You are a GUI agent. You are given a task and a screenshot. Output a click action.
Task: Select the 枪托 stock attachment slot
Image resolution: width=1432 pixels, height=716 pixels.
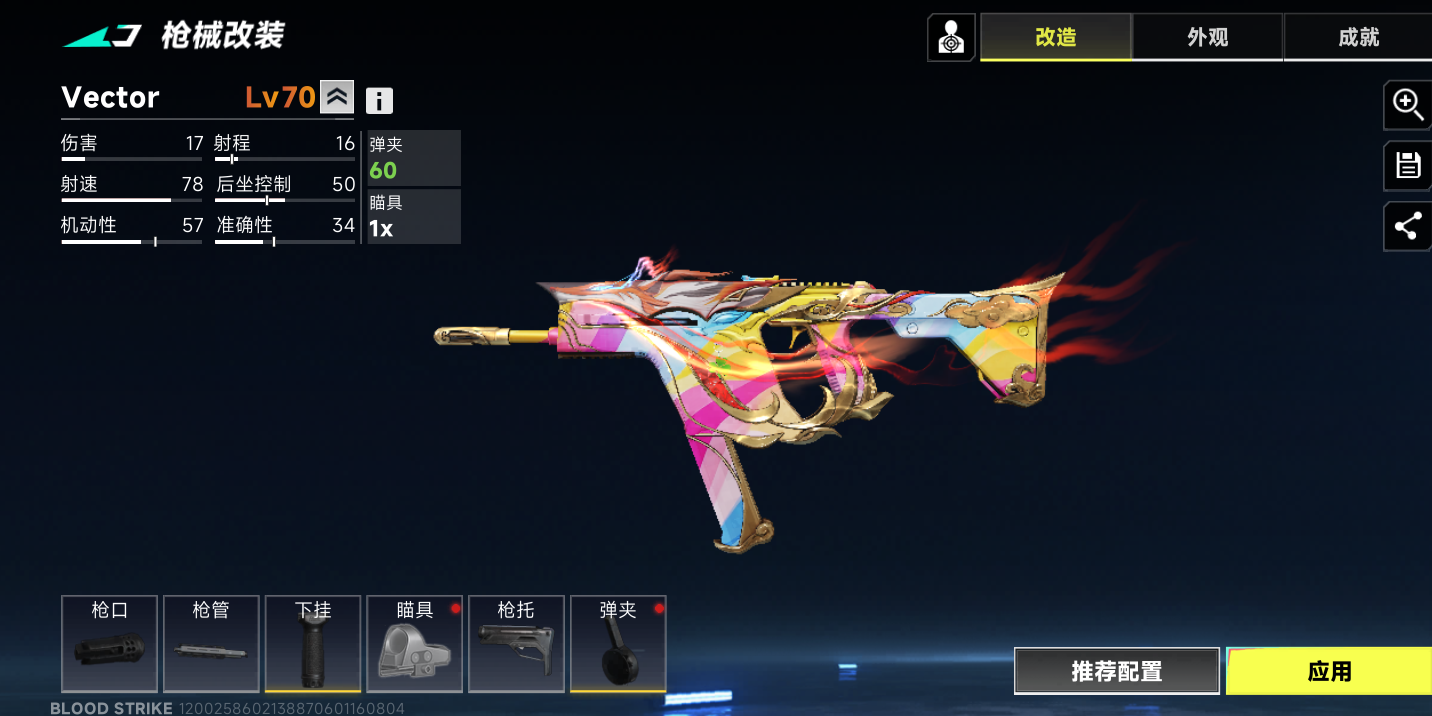(516, 643)
